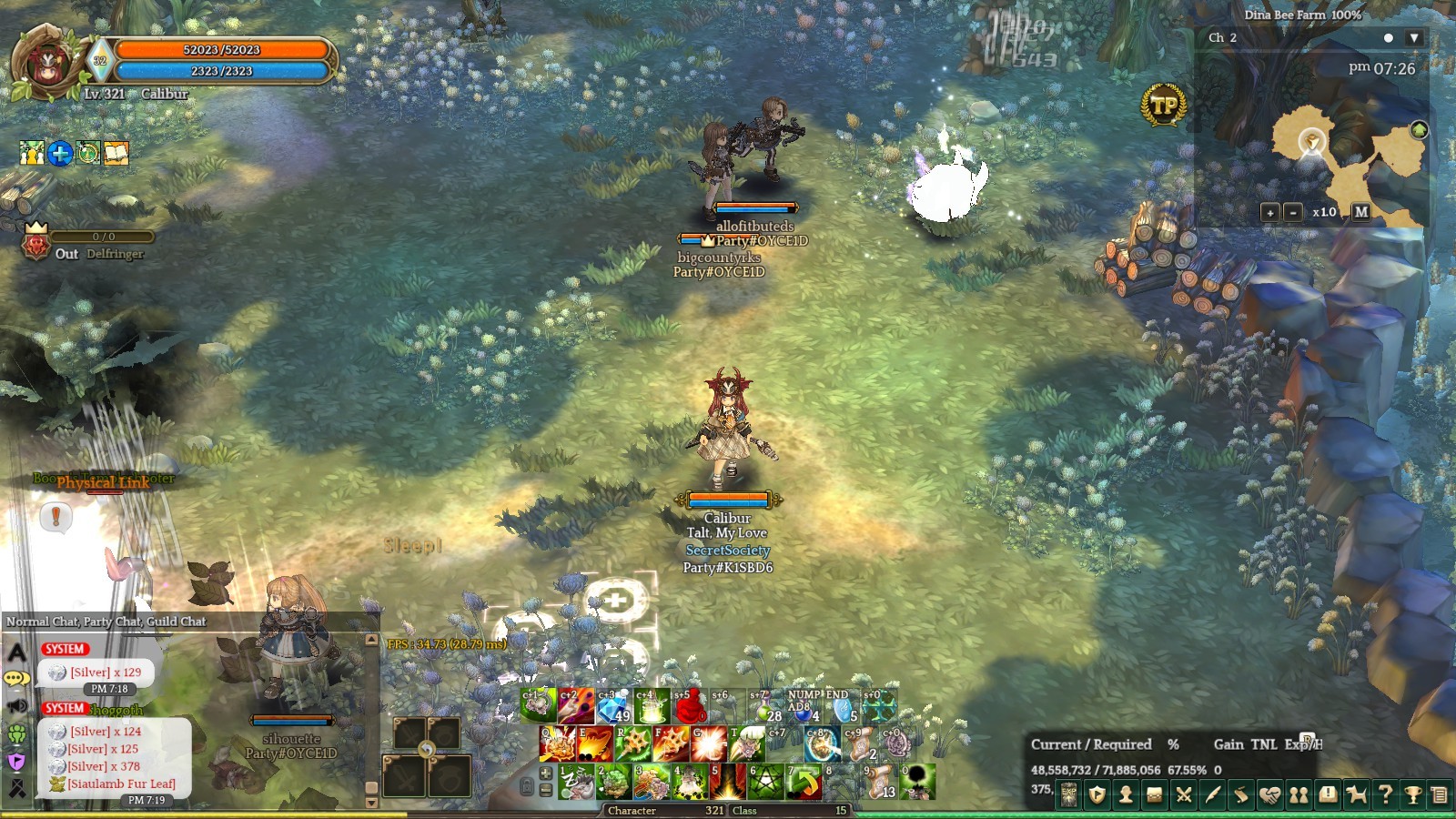The image size is (1456, 819).
Task: Activate the white burst skill on G
Action: click(x=708, y=744)
